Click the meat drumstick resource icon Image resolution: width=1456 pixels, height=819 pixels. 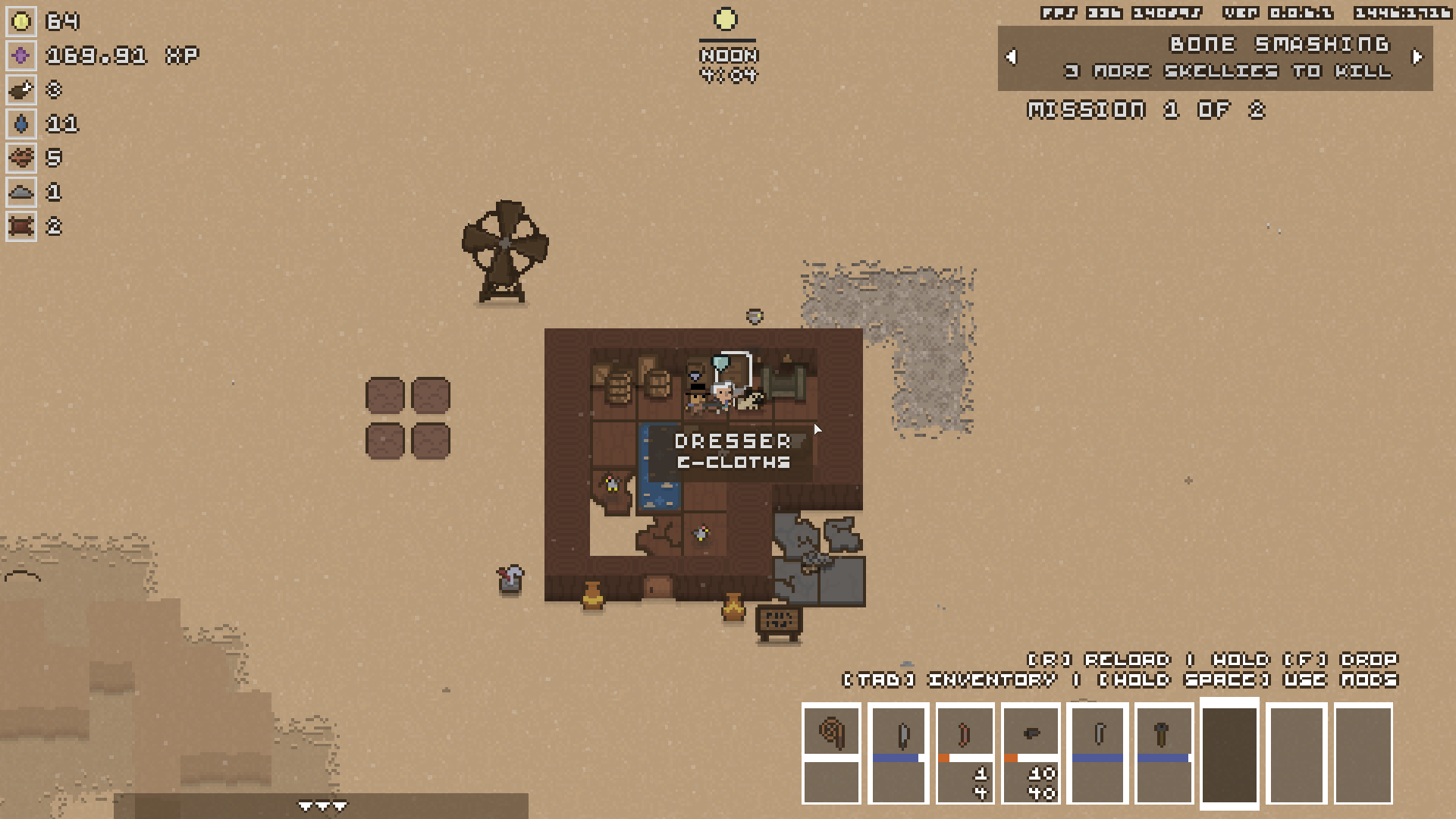21,89
